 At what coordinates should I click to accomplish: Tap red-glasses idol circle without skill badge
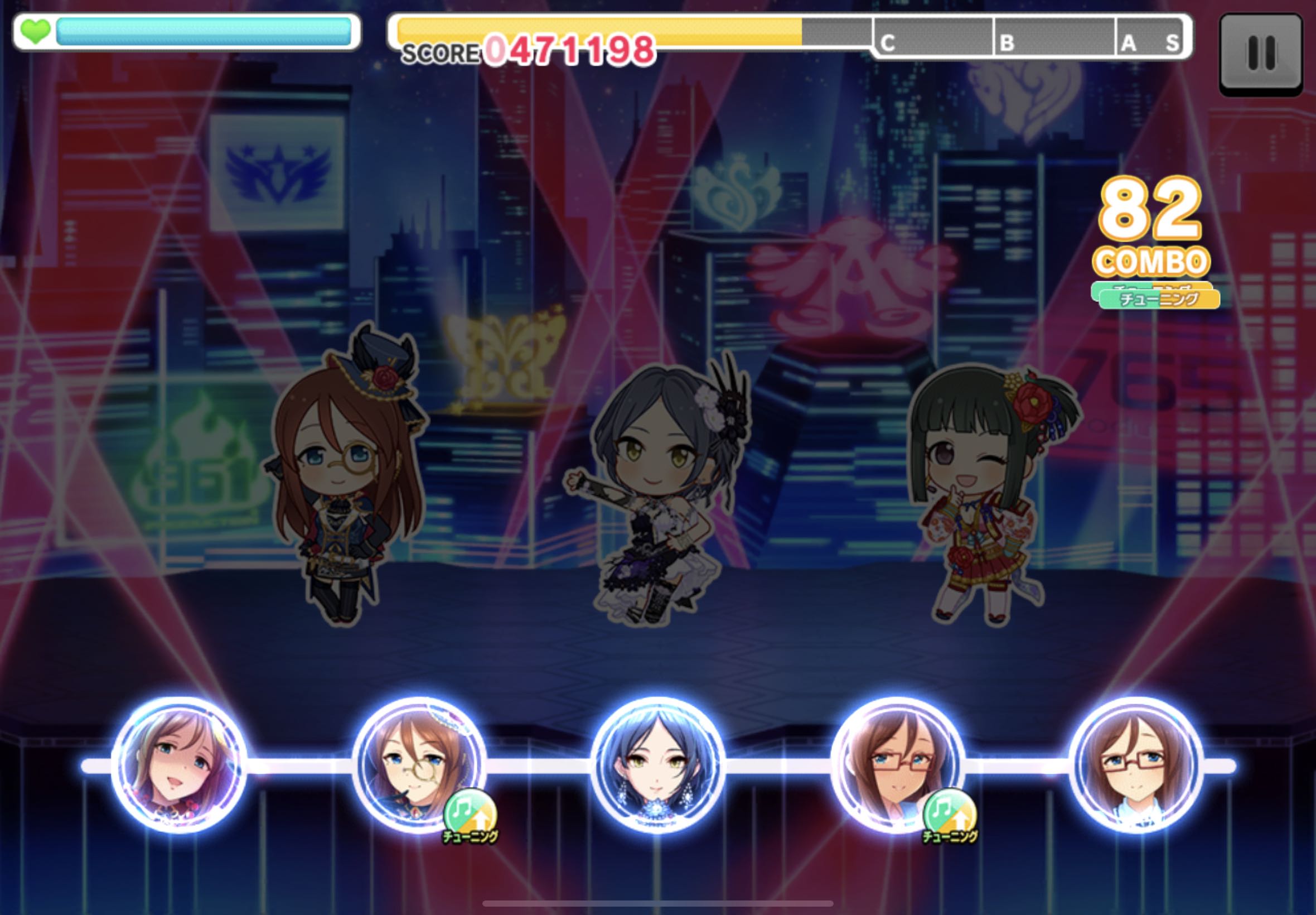[1136, 765]
